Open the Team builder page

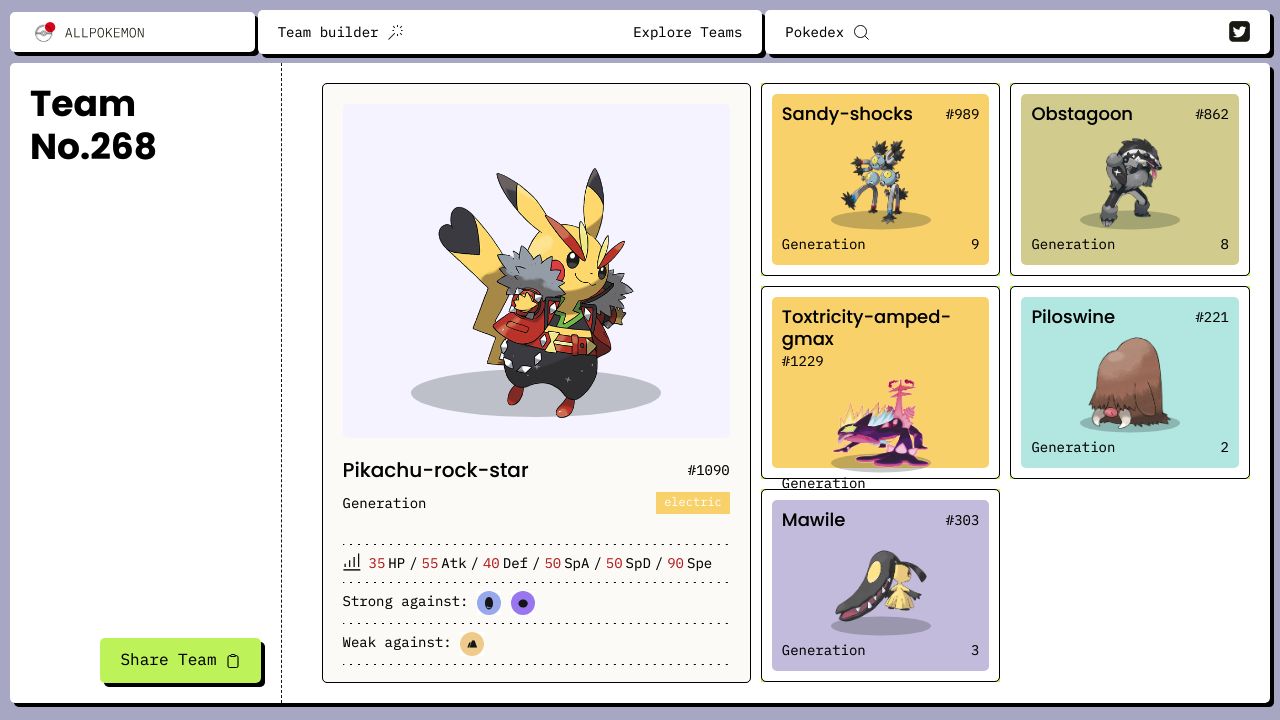point(340,32)
